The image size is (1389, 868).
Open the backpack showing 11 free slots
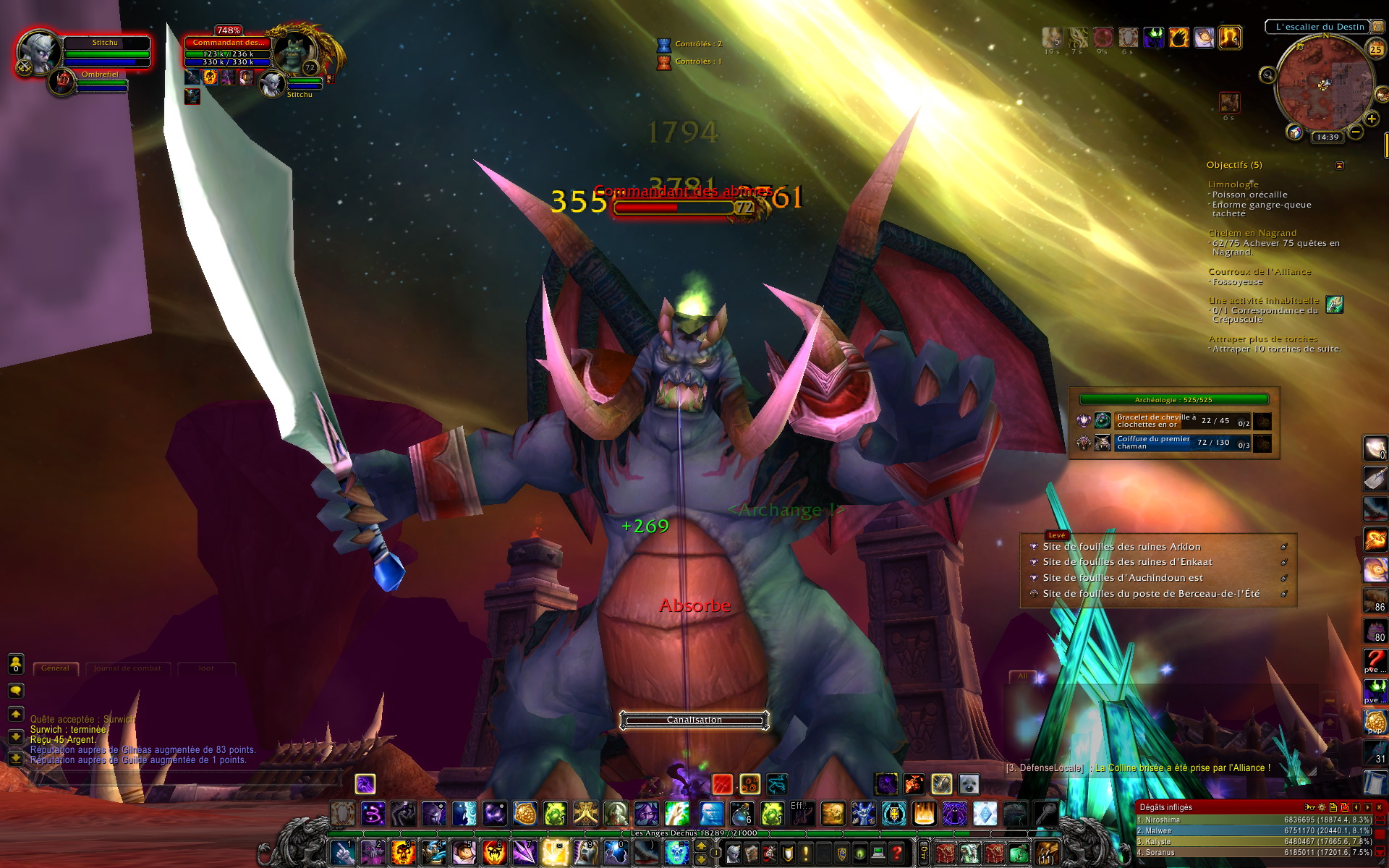click(1046, 854)
